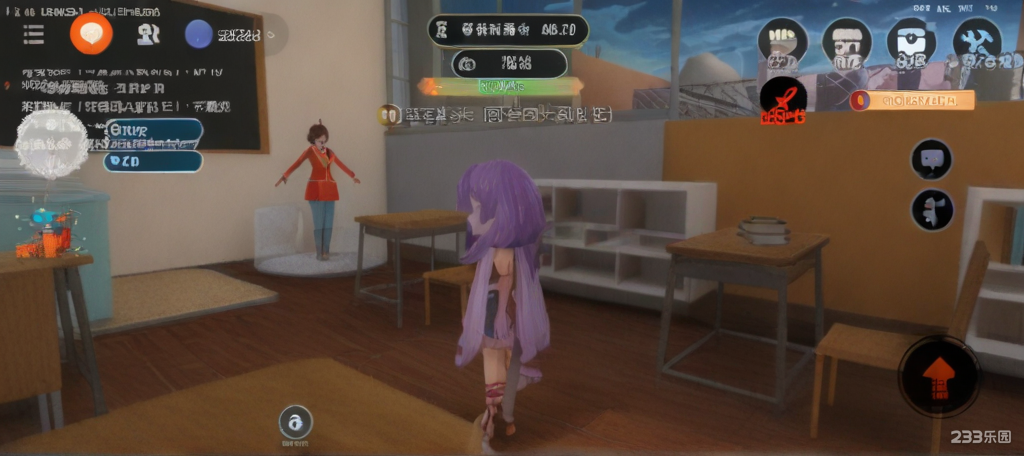Click the orange bar with red dot

tap(910, 100)
